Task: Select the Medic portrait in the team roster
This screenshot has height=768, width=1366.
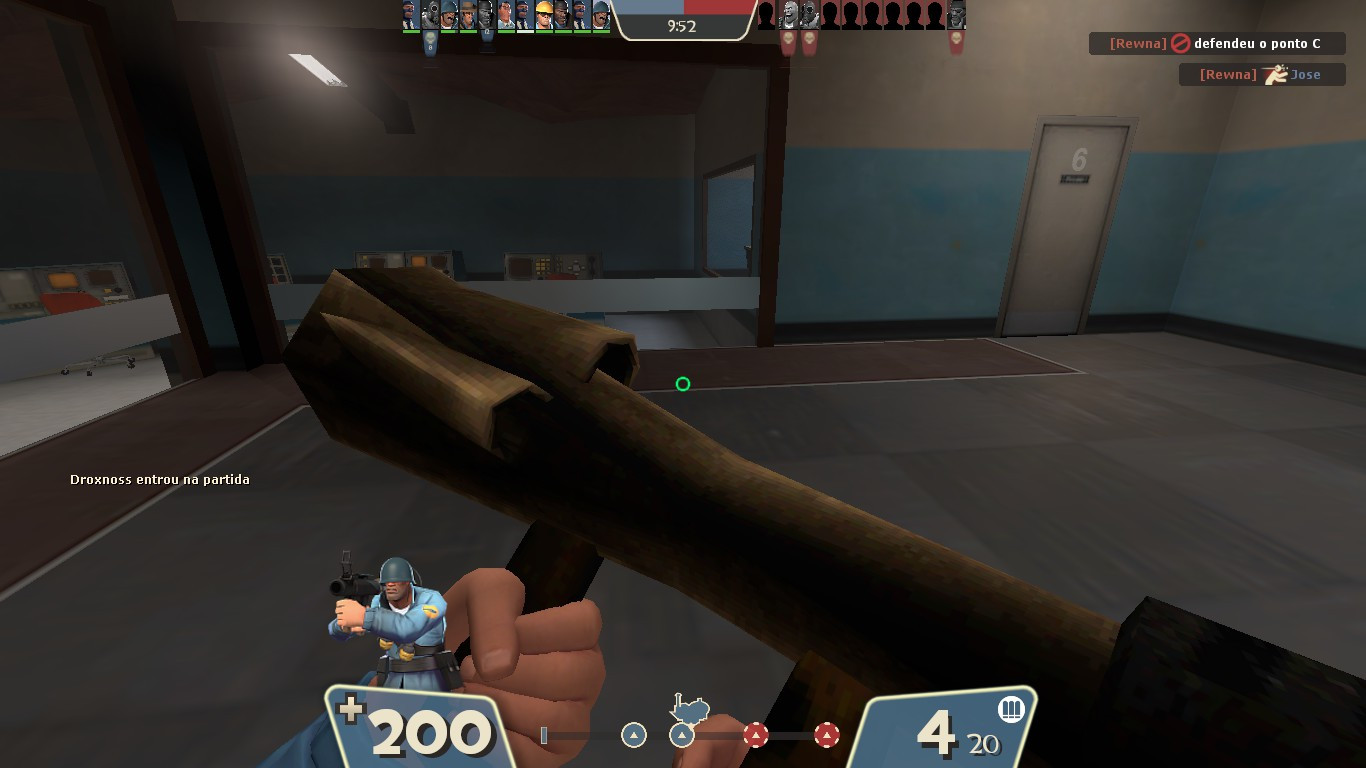Action: pos(505,16)
